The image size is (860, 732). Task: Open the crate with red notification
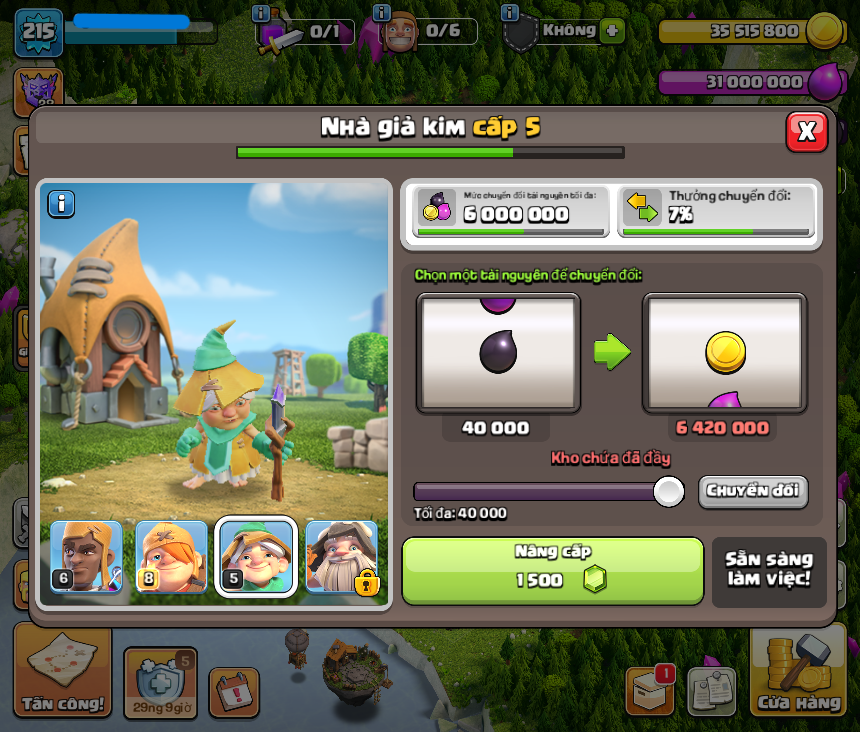(x=649, y=689)
